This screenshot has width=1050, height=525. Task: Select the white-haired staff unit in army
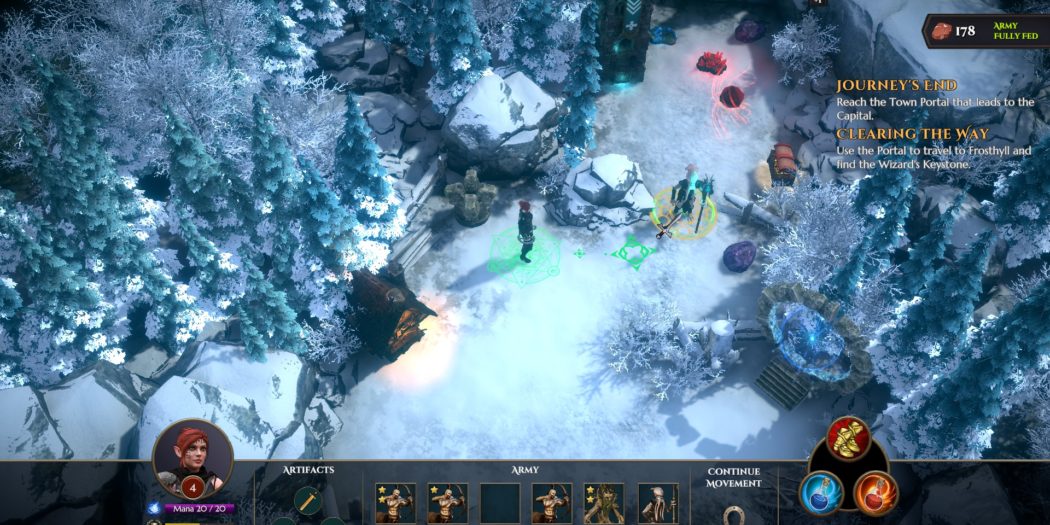click(657, 503)
